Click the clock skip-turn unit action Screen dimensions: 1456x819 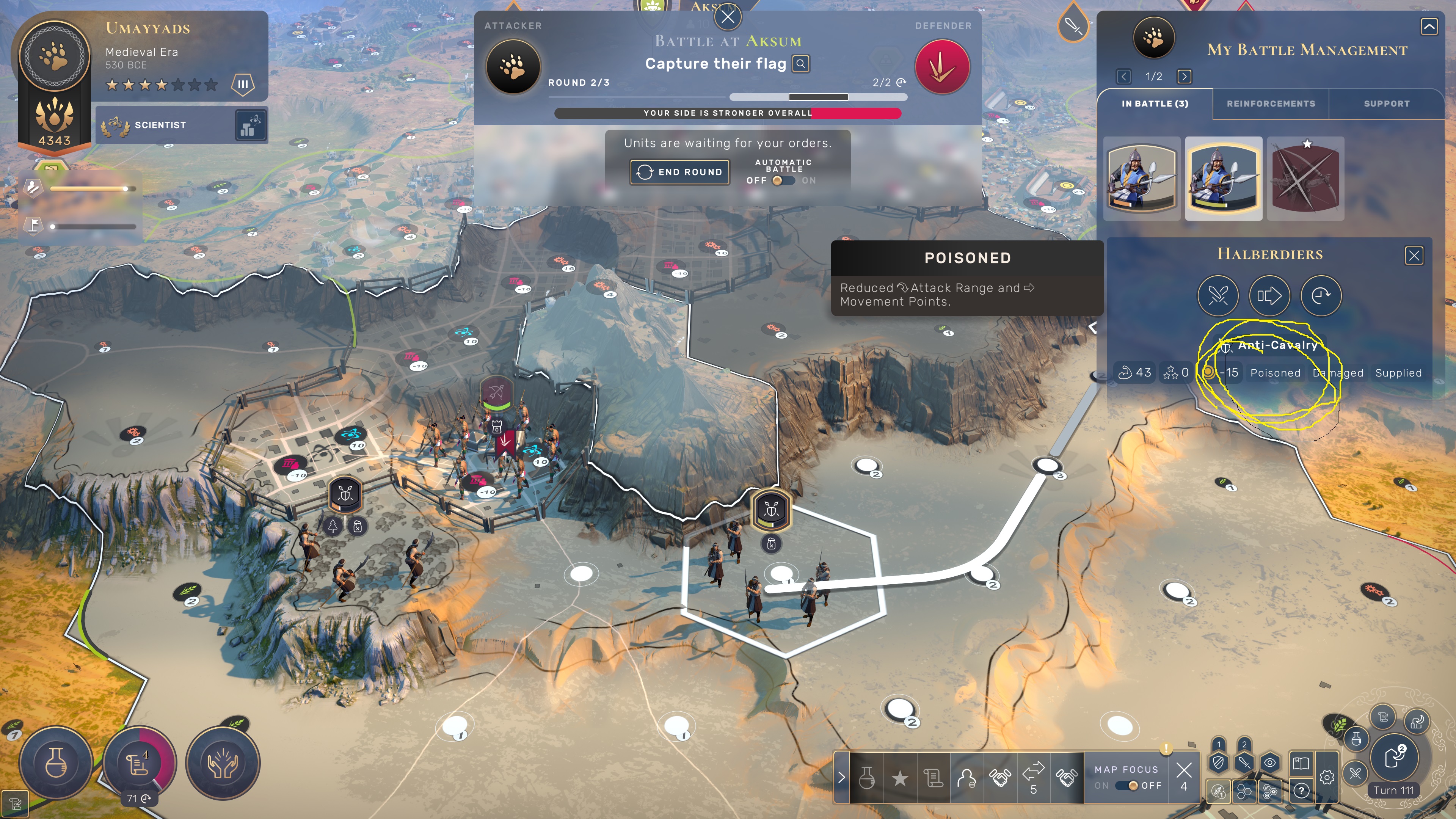pos(1321,296)
